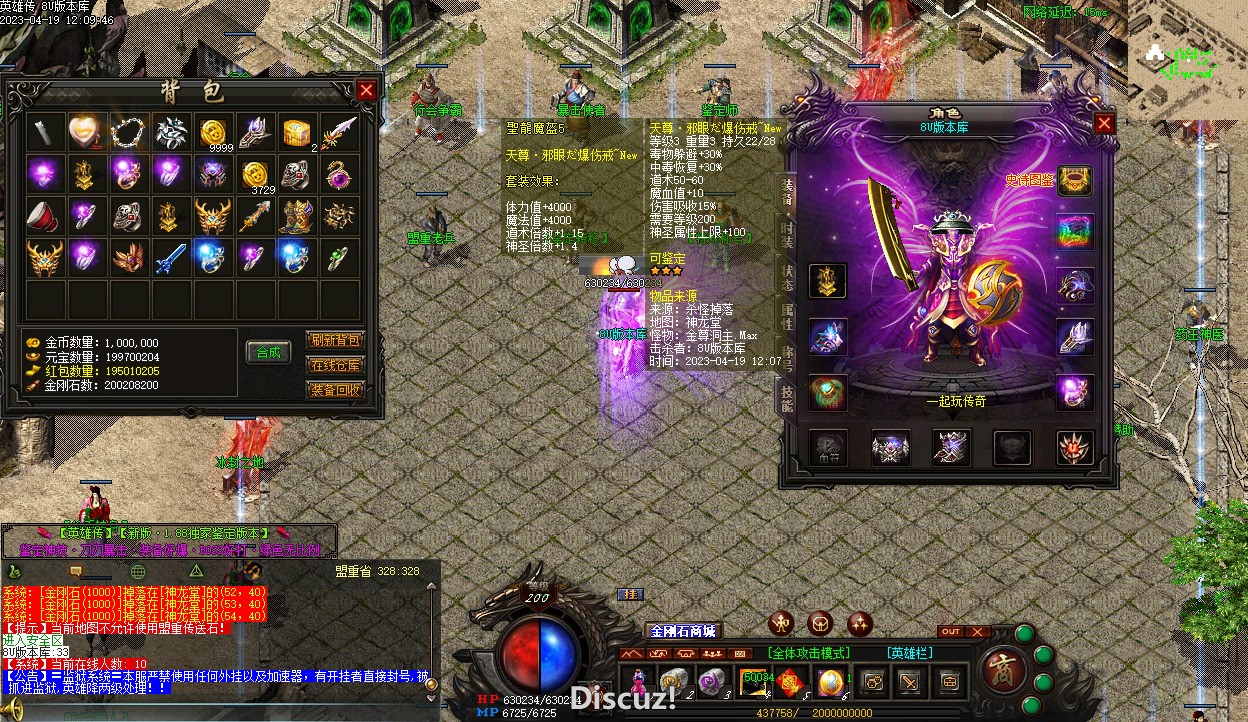Viewport: 1248px width, 722px height.
Task: Close the 背包 inventory window
Action: coord(366,91)
